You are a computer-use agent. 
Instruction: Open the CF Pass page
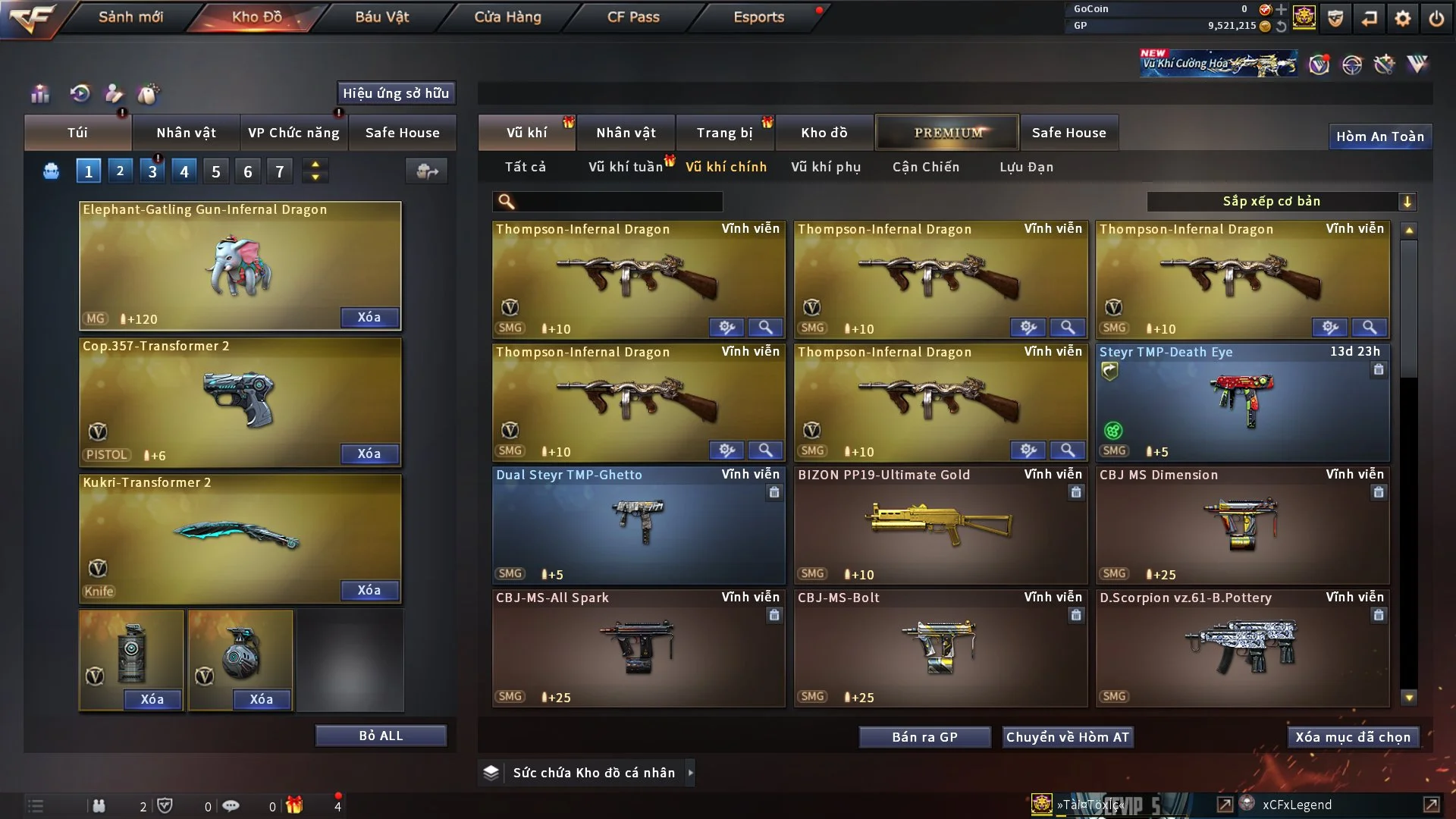(x=633, y=17)
